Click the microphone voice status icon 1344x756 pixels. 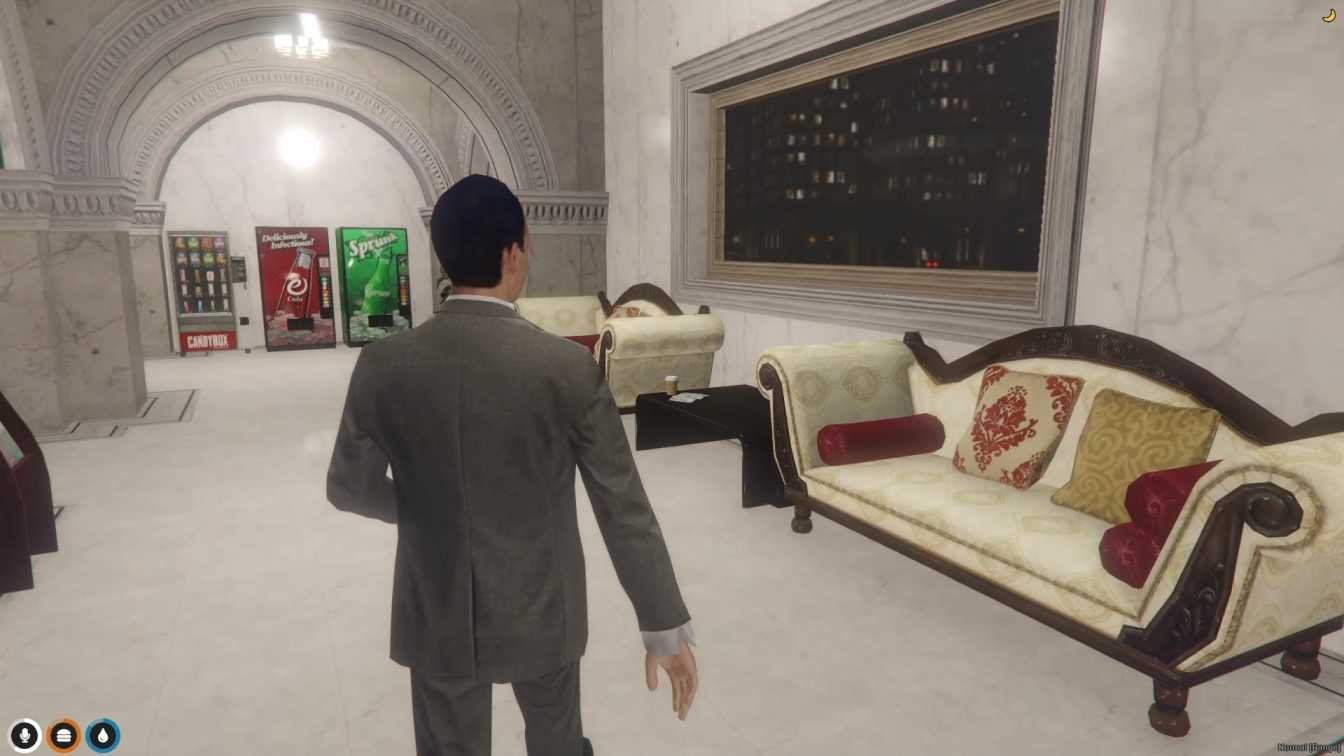point(25,736)
